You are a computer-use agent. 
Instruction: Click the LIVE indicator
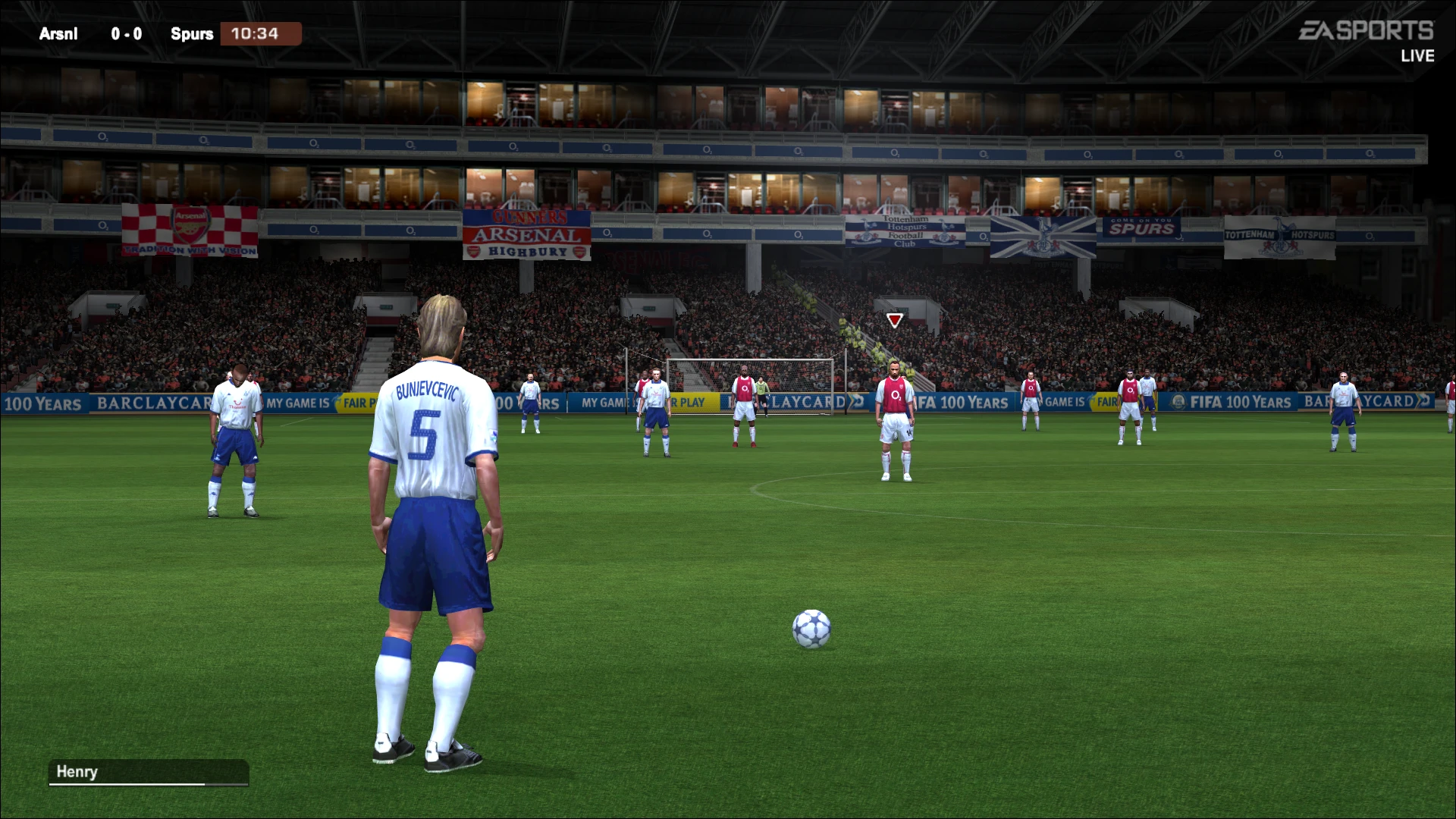[1417, 55]
